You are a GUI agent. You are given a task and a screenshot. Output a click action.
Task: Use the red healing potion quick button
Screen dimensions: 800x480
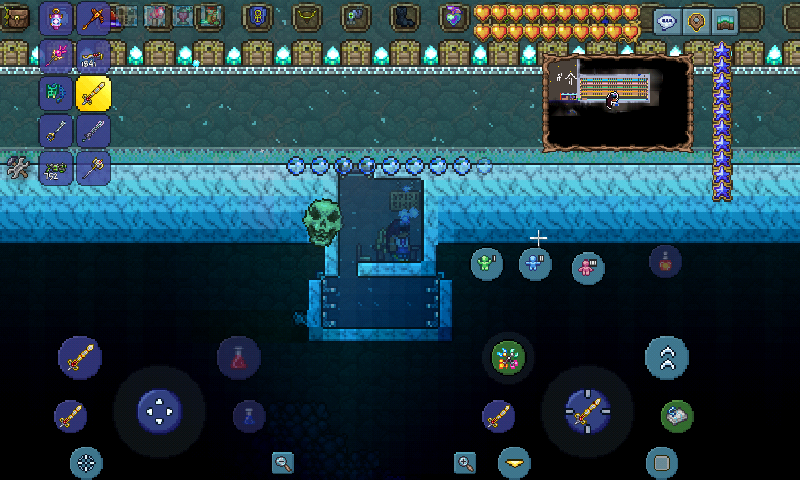point(239,357)
